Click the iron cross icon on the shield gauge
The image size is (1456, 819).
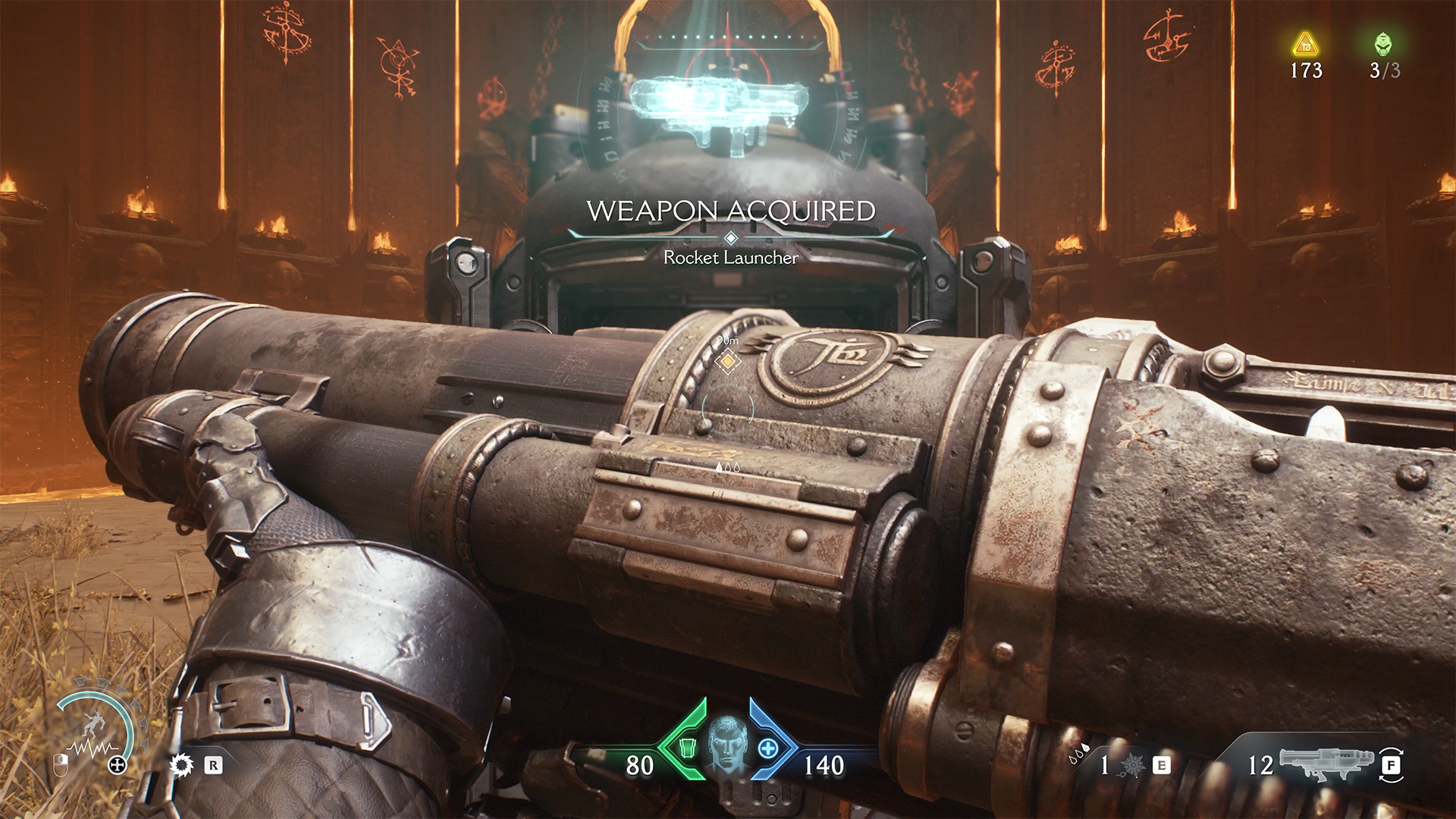(118, 765)
